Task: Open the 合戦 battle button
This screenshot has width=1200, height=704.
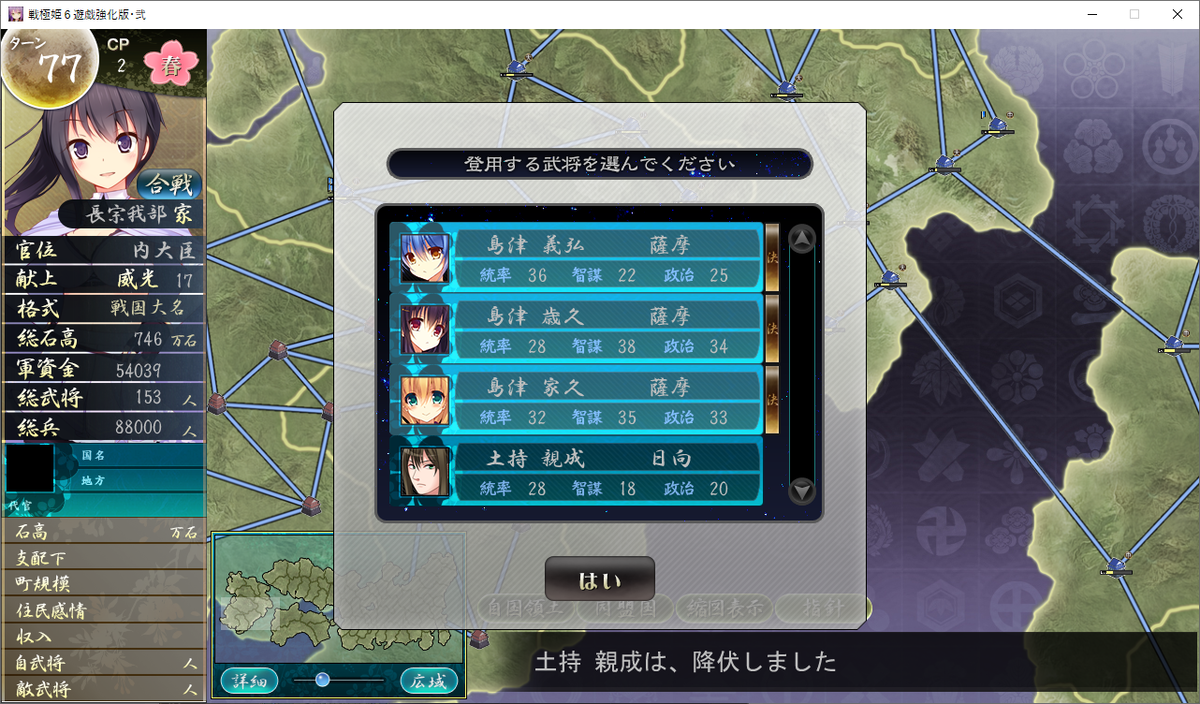Action: pyautogui.click(x=169, y=184)
